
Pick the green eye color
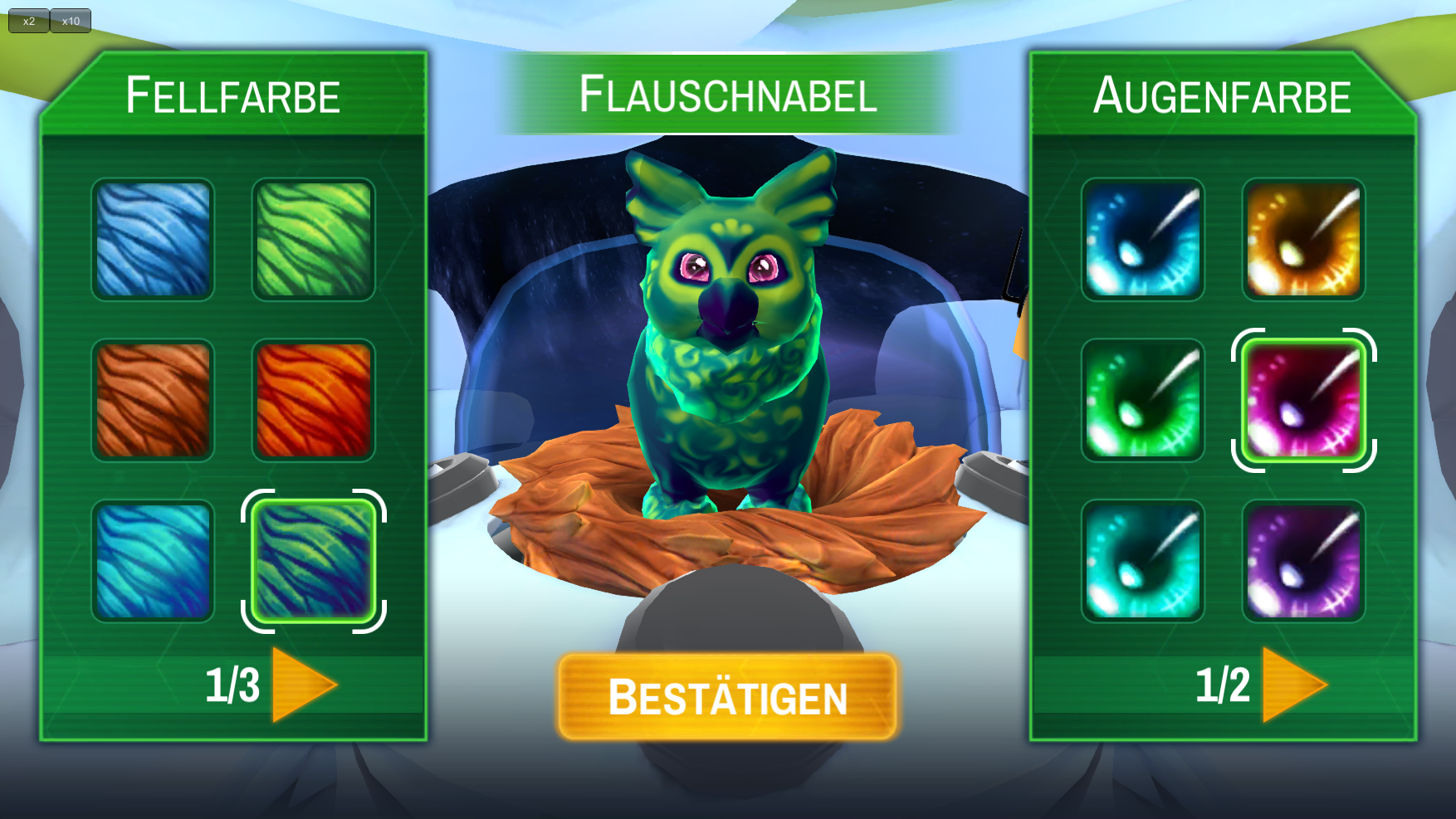[x=1143, y=400]
